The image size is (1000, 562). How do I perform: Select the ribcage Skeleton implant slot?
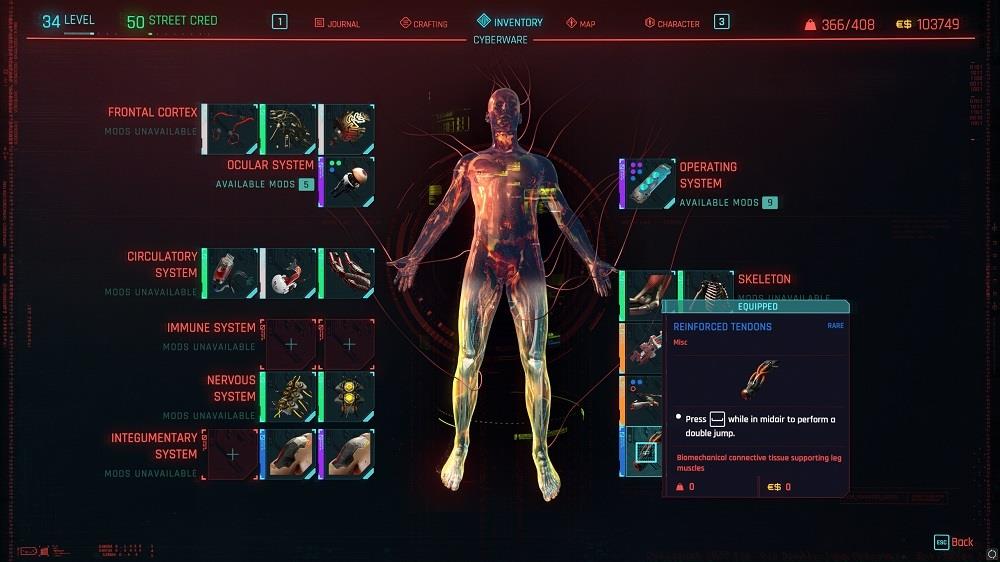(707, 288)
